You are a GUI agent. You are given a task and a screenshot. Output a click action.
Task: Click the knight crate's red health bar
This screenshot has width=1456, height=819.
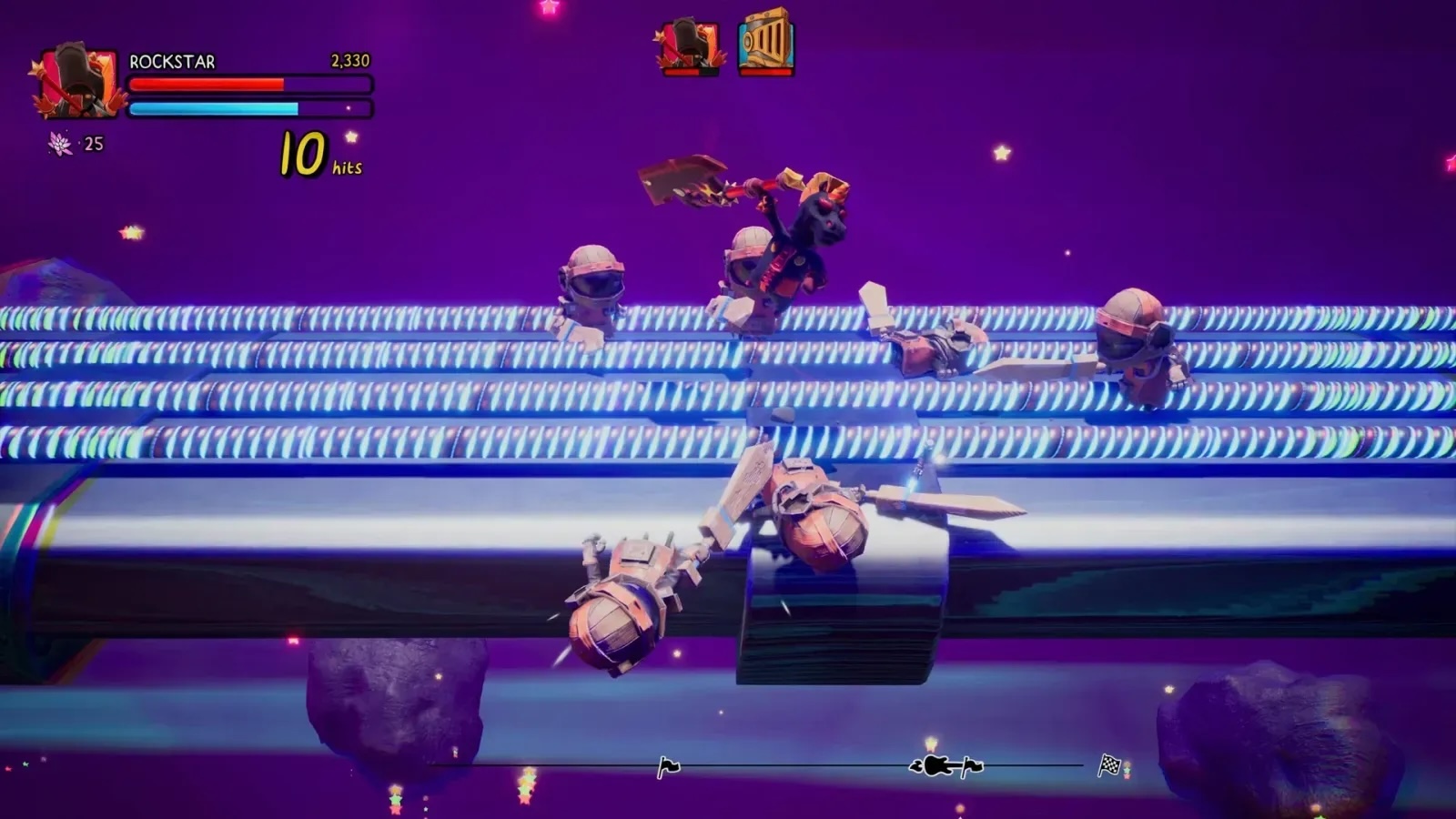tap(766, 71)
